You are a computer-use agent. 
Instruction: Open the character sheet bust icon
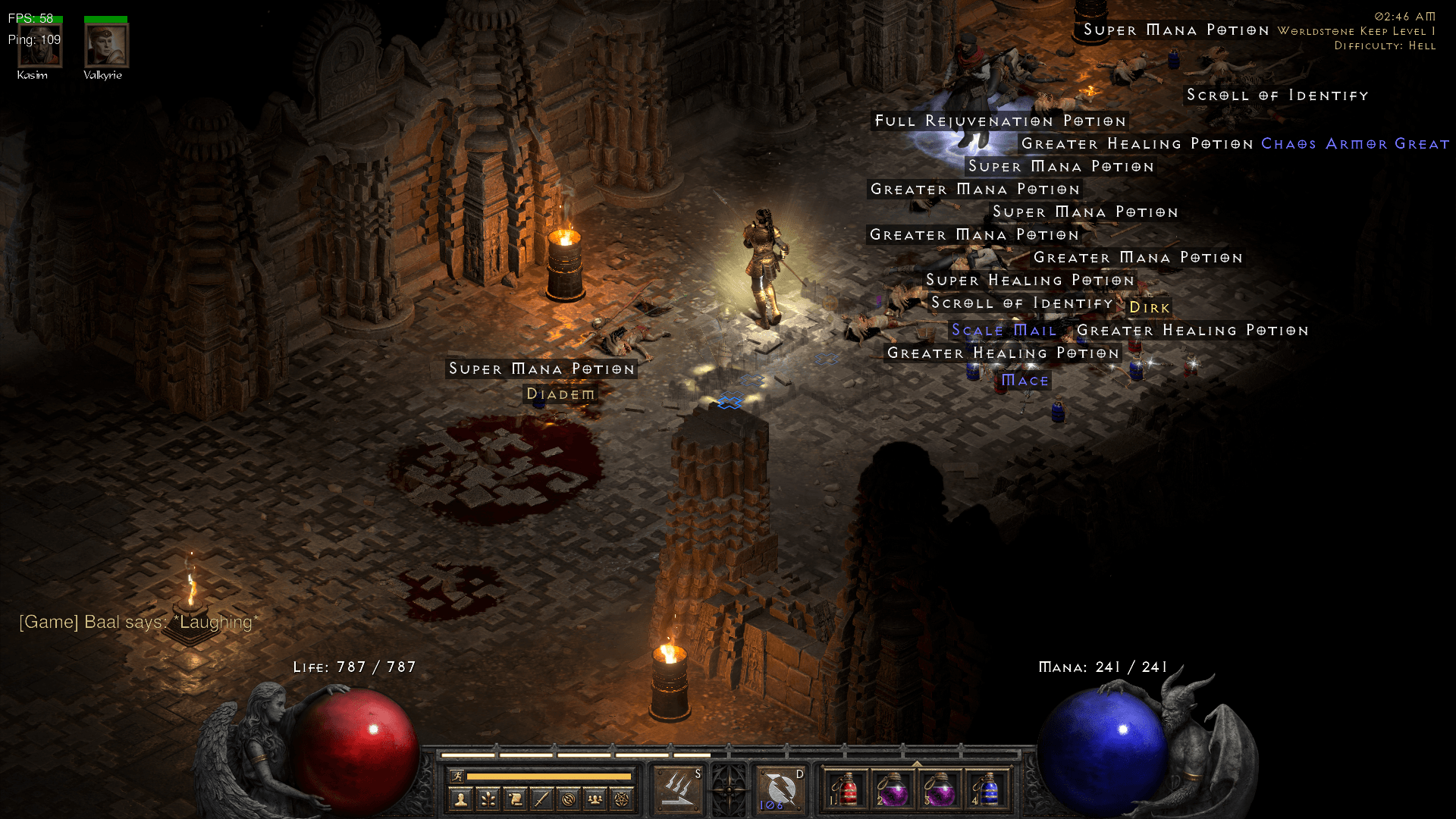(x=461, y=799)
